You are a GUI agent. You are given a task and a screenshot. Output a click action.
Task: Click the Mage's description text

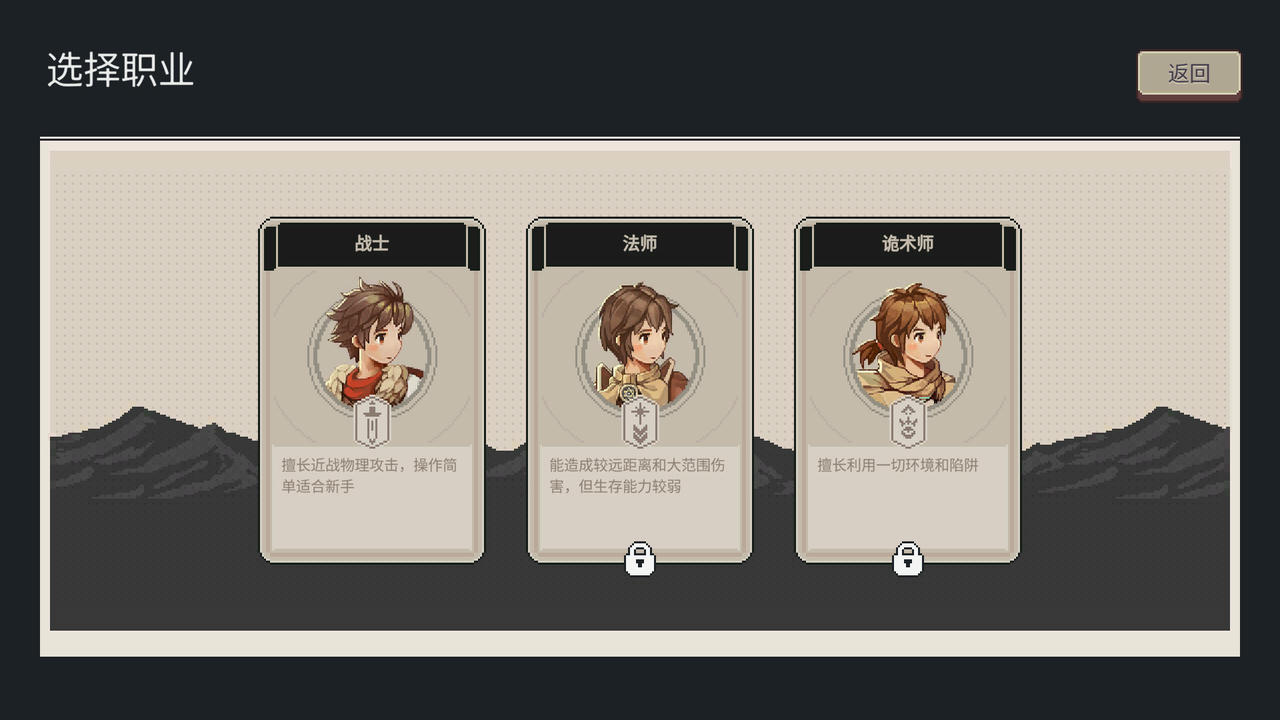(x=638, y=474)
